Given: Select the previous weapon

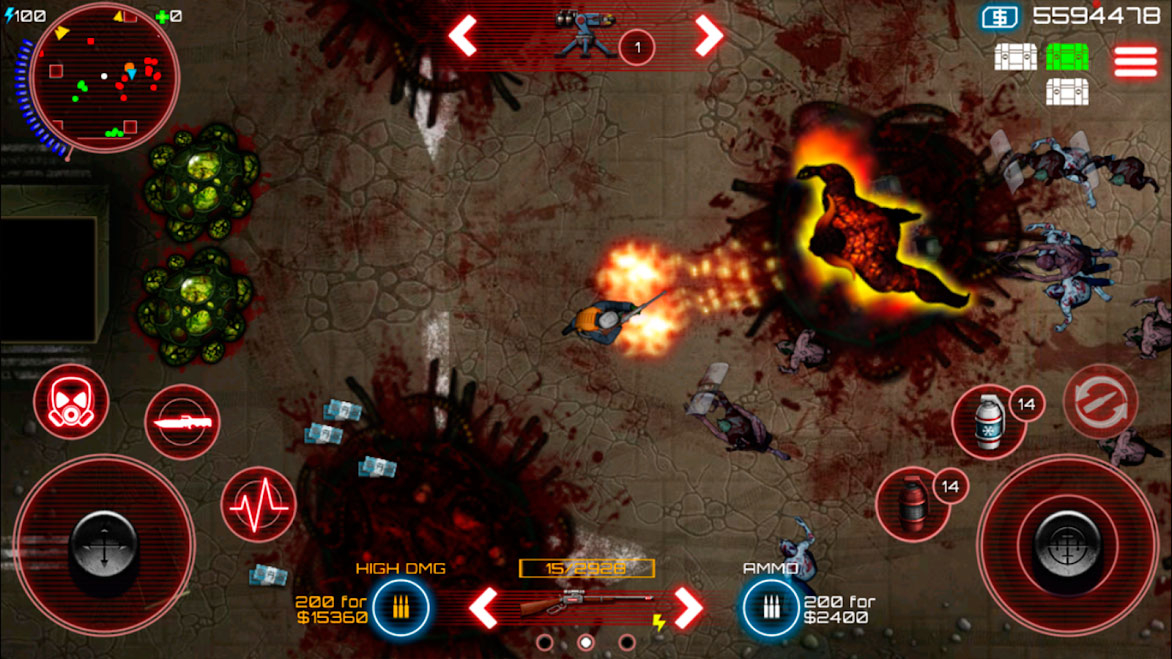Looking at the screenshot, I should [484, 607].
